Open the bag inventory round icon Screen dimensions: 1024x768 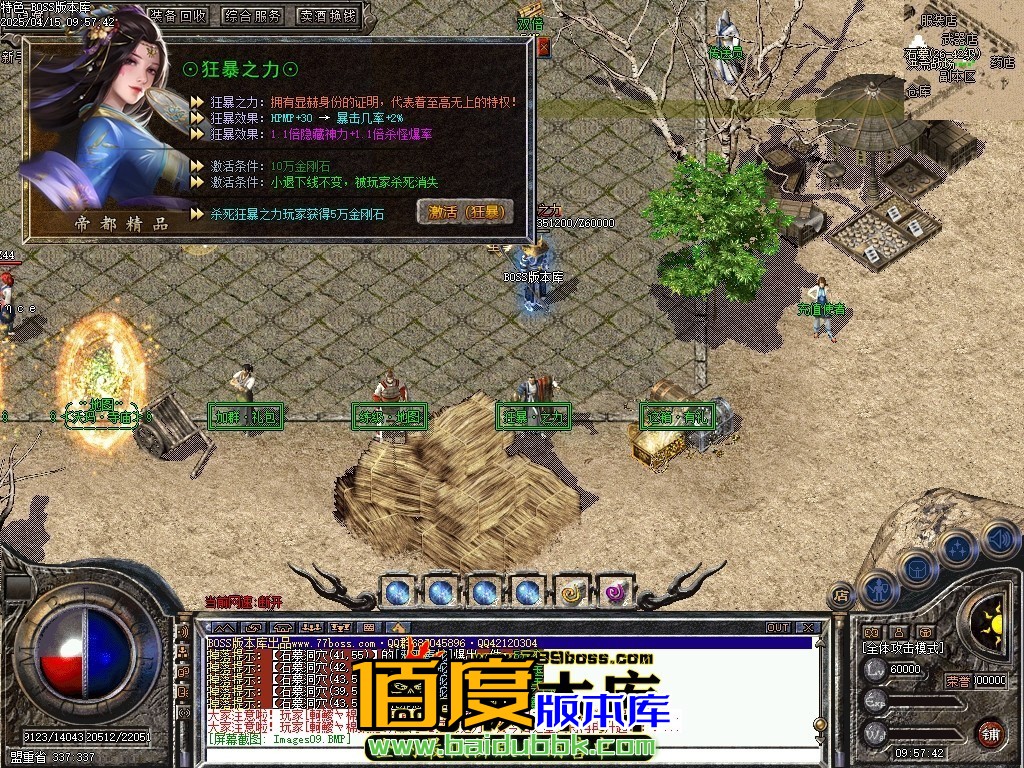pos(917,568)
